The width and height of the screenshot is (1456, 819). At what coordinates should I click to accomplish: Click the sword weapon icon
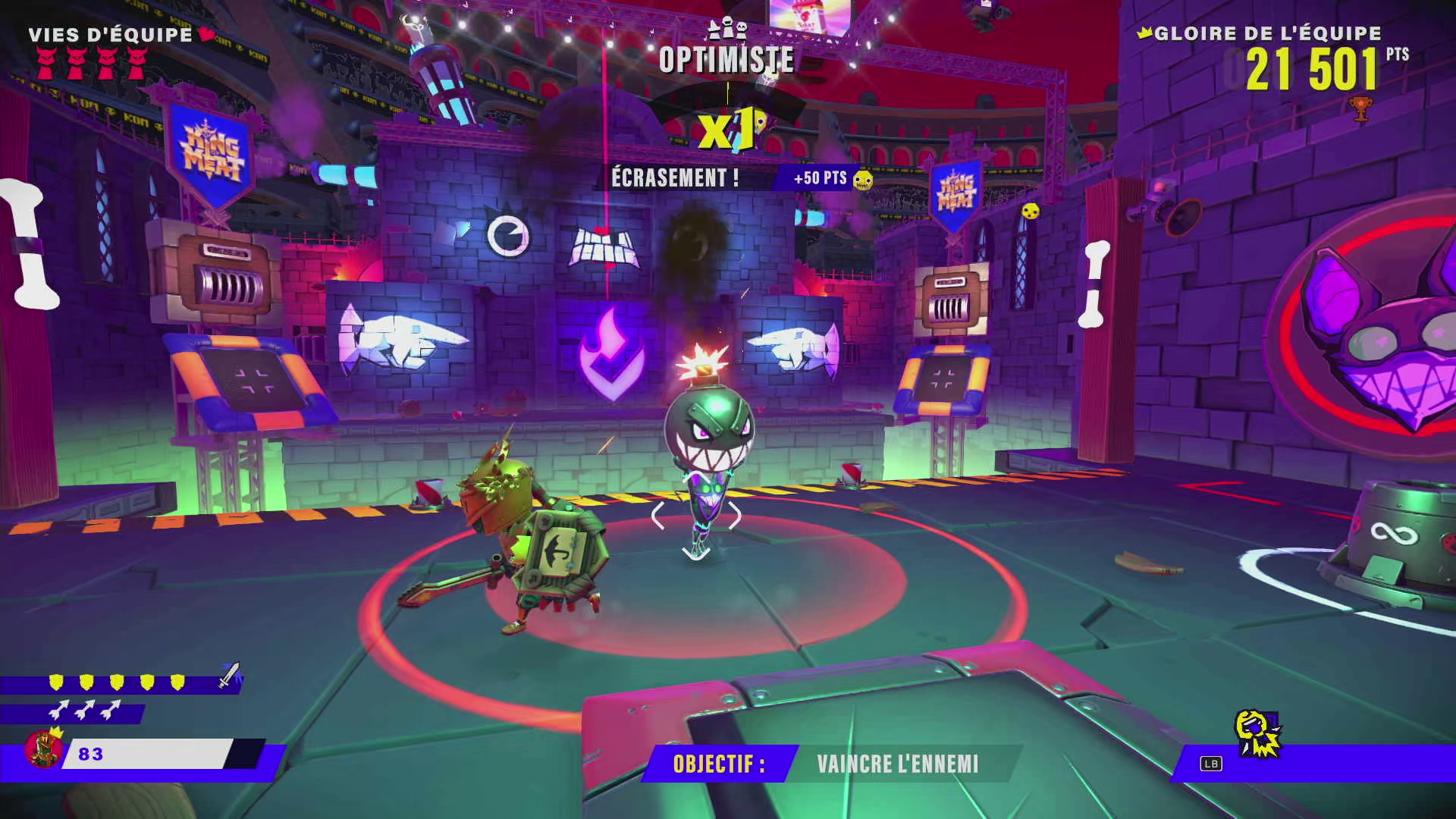coord(229,675)
